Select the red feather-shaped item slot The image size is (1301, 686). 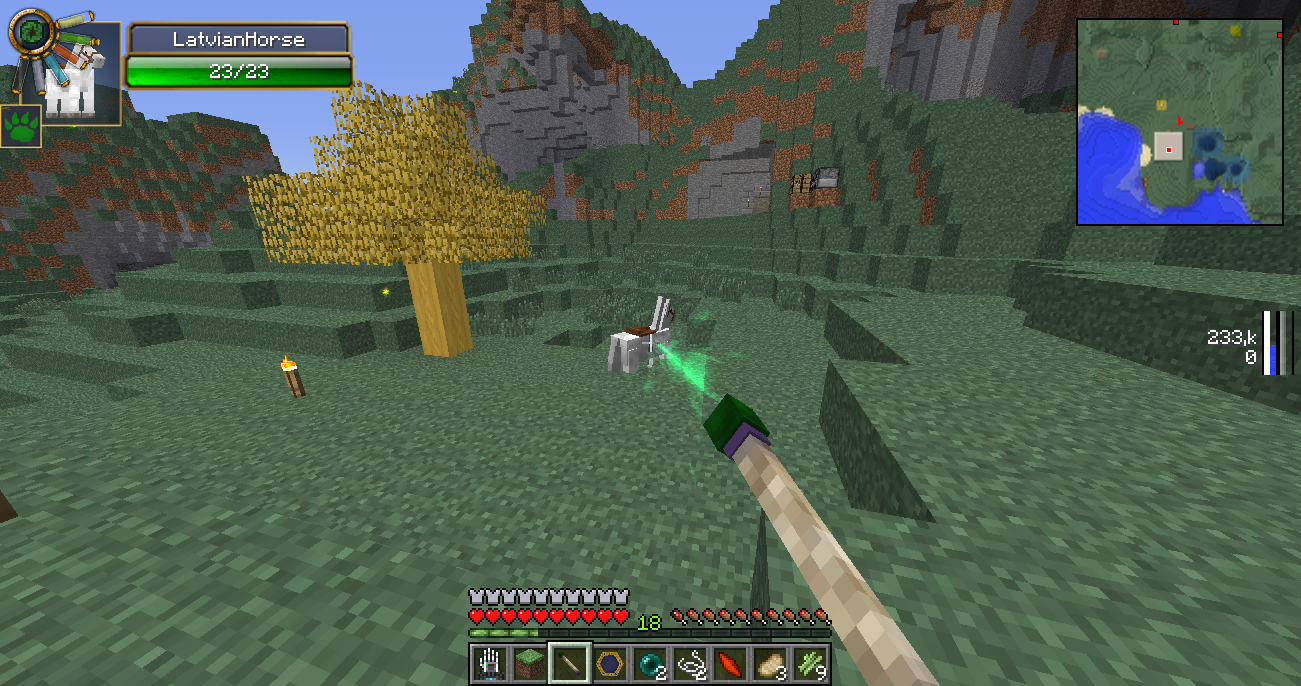click(730, 663)
